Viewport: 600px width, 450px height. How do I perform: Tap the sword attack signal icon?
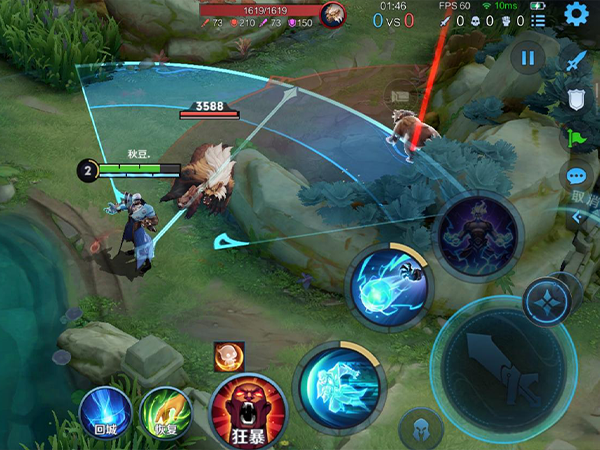coord(574,61)
